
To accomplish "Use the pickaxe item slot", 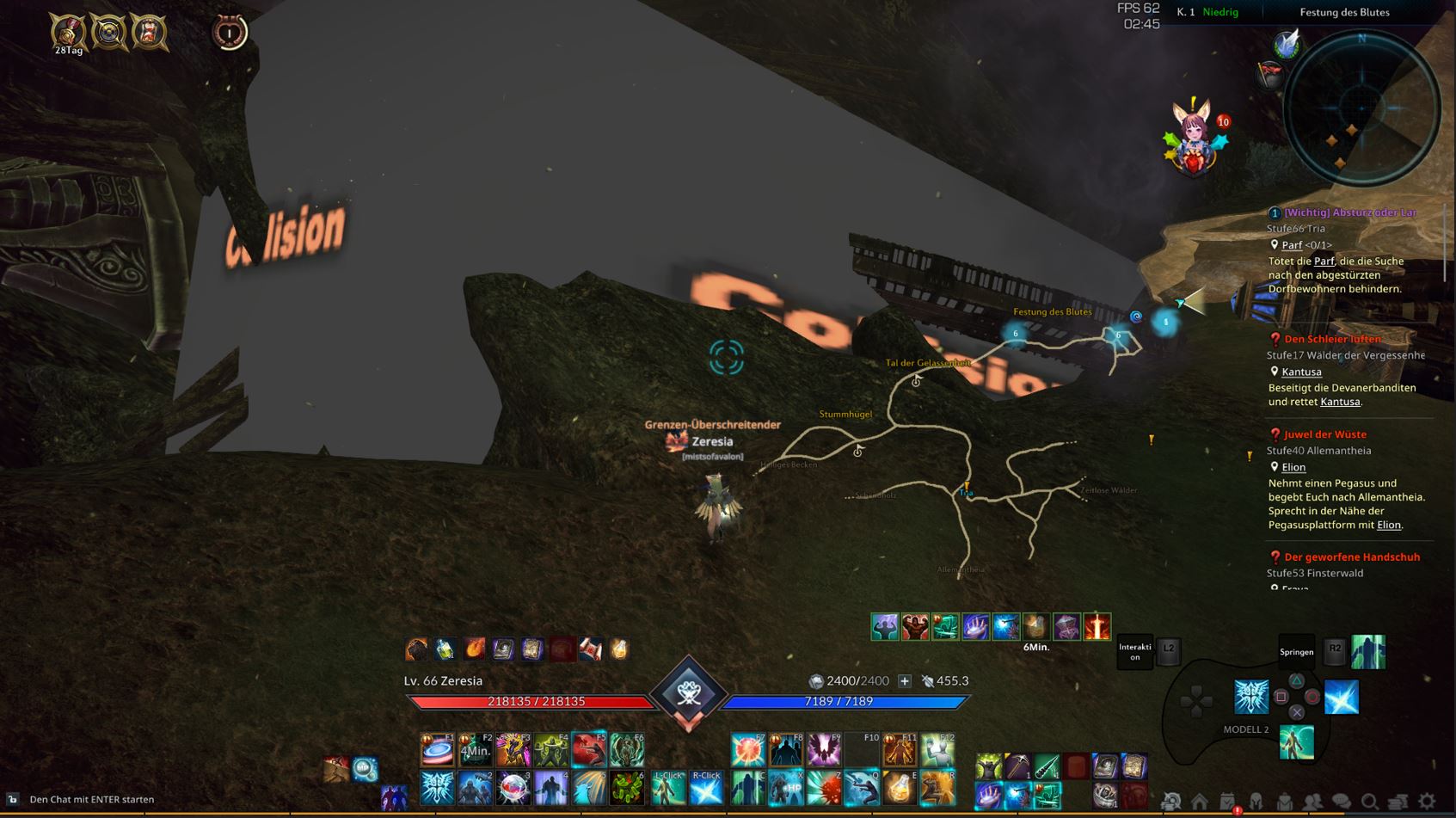I will 1018,766.
